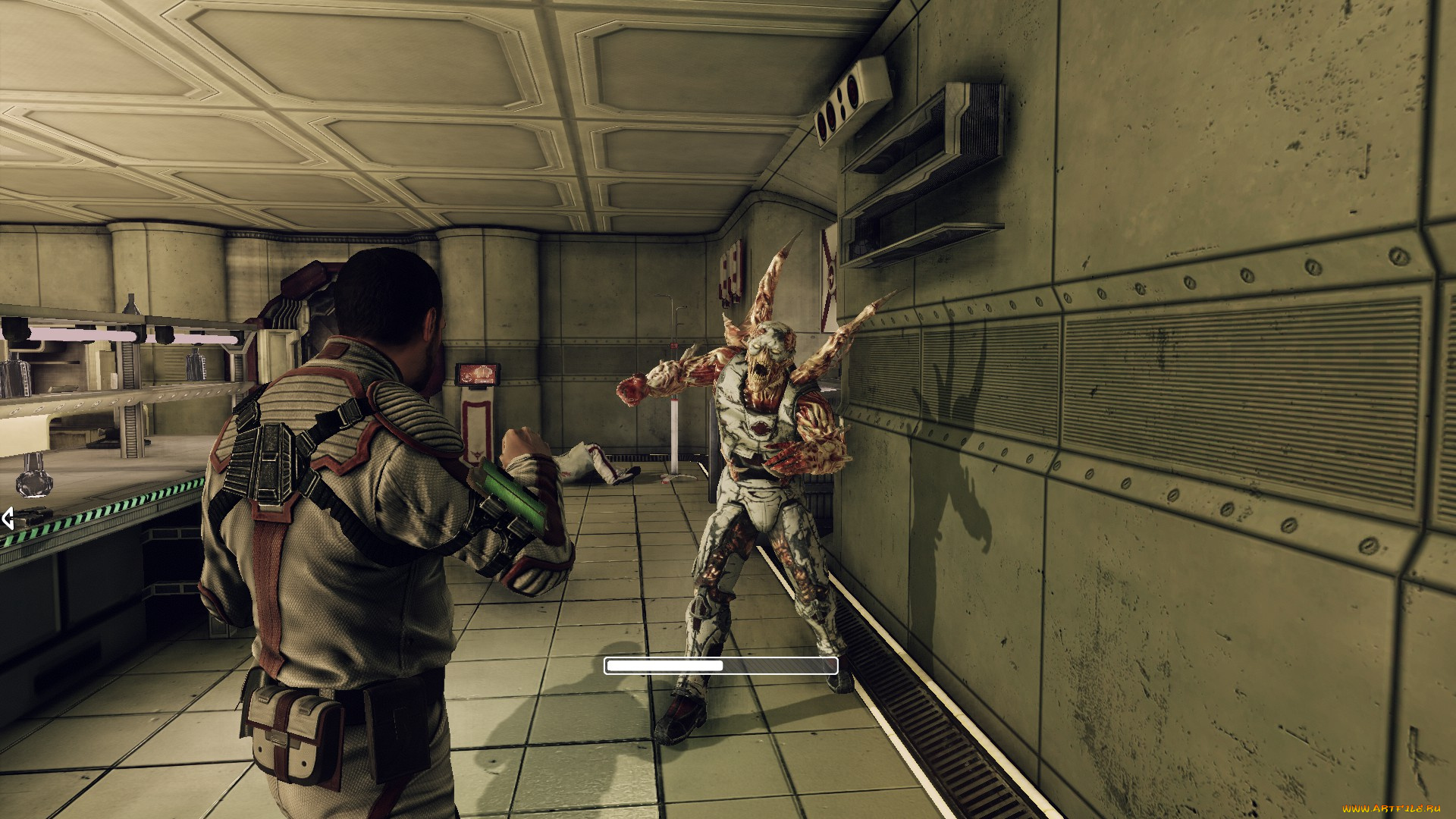Click the white left-pointing waypoint arrow
Image resolution: width=1456 pixels, height=819 pixels.
coord(8,519)
